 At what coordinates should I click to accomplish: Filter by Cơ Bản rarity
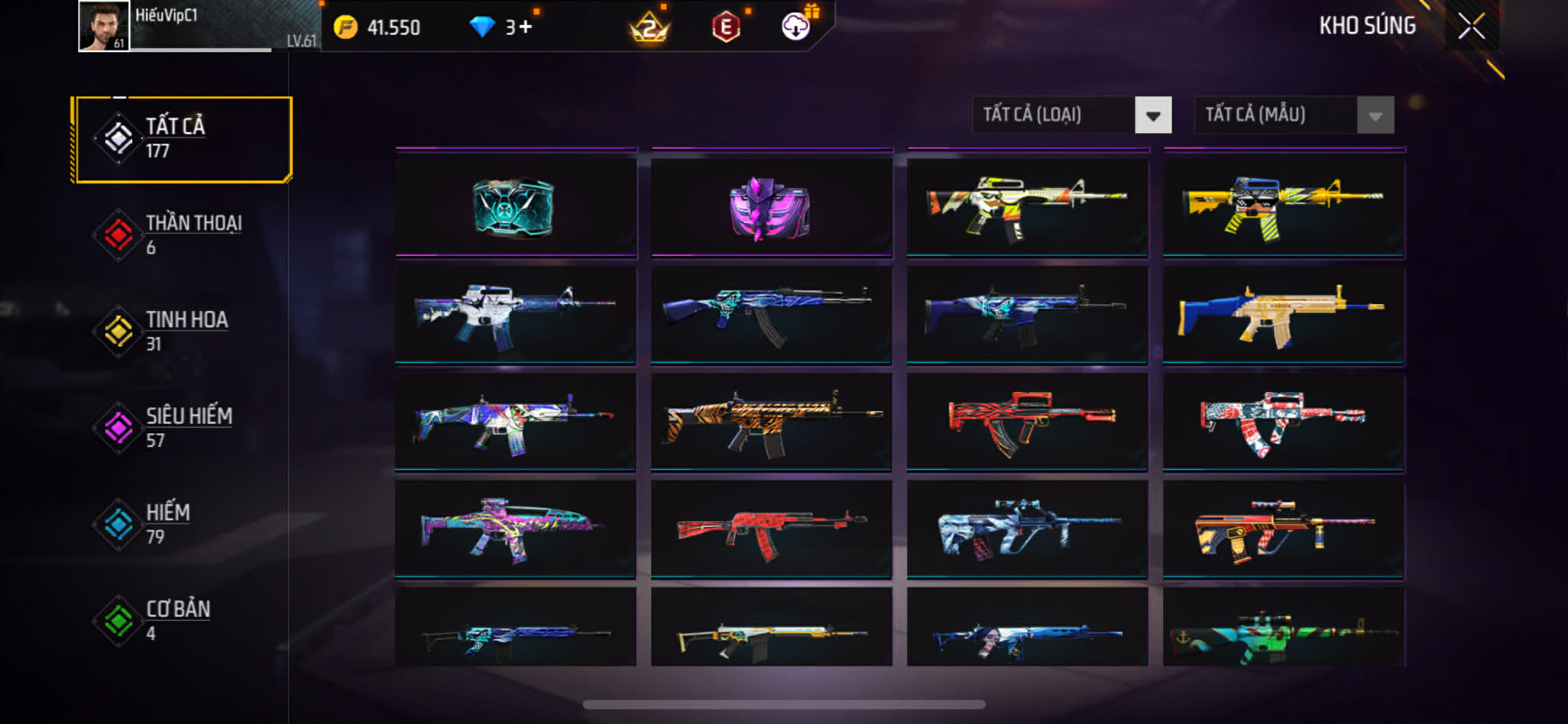point(182,621)
